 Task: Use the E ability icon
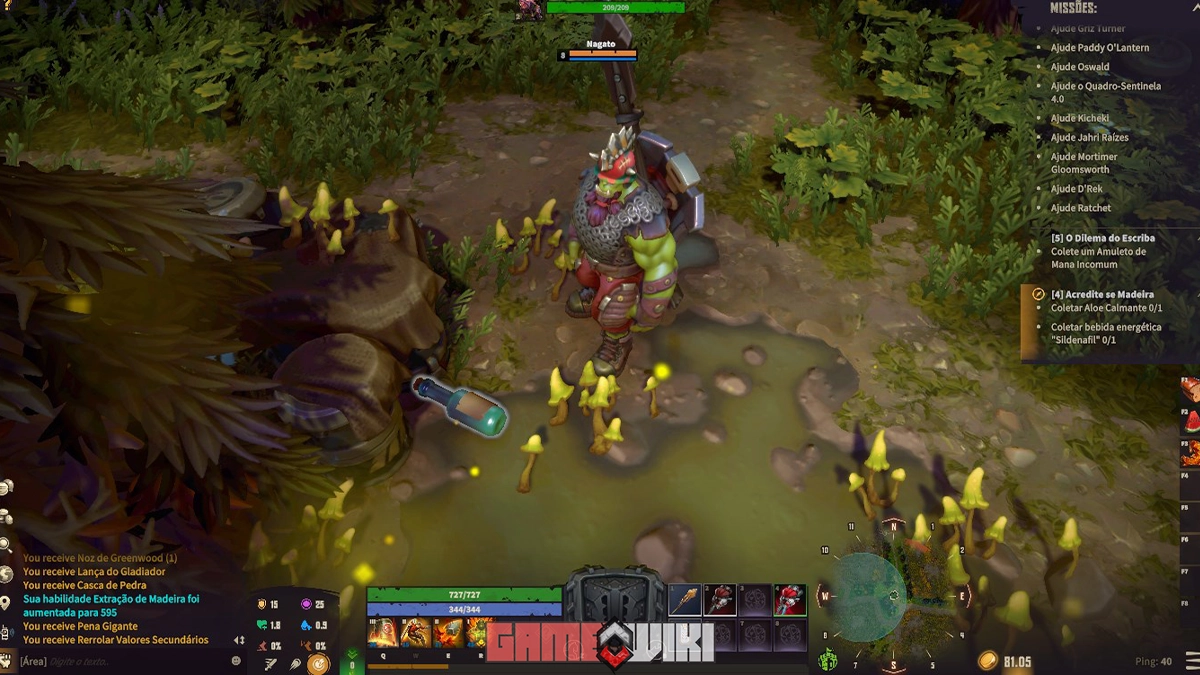coord(448,632)
